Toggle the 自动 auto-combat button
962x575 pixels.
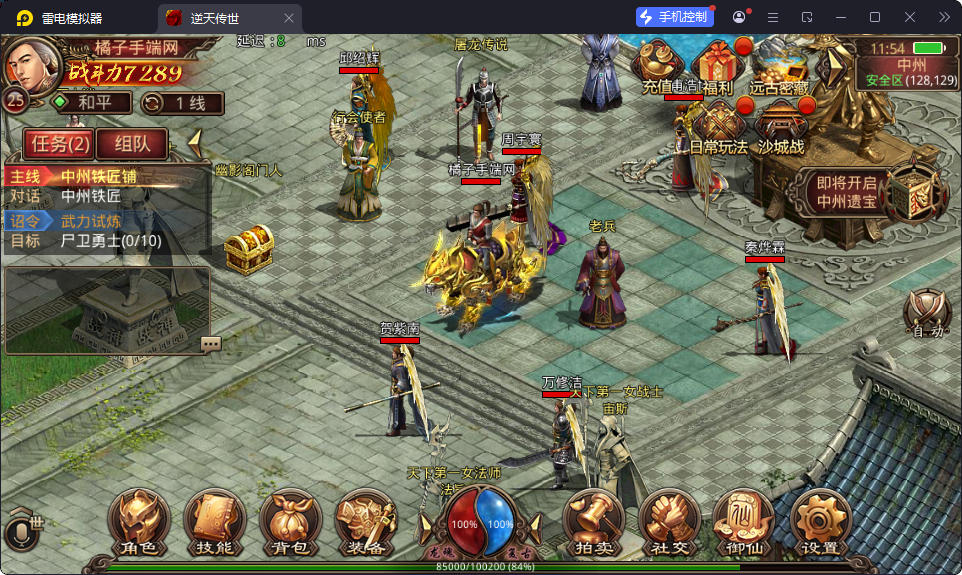click(925, 314)
